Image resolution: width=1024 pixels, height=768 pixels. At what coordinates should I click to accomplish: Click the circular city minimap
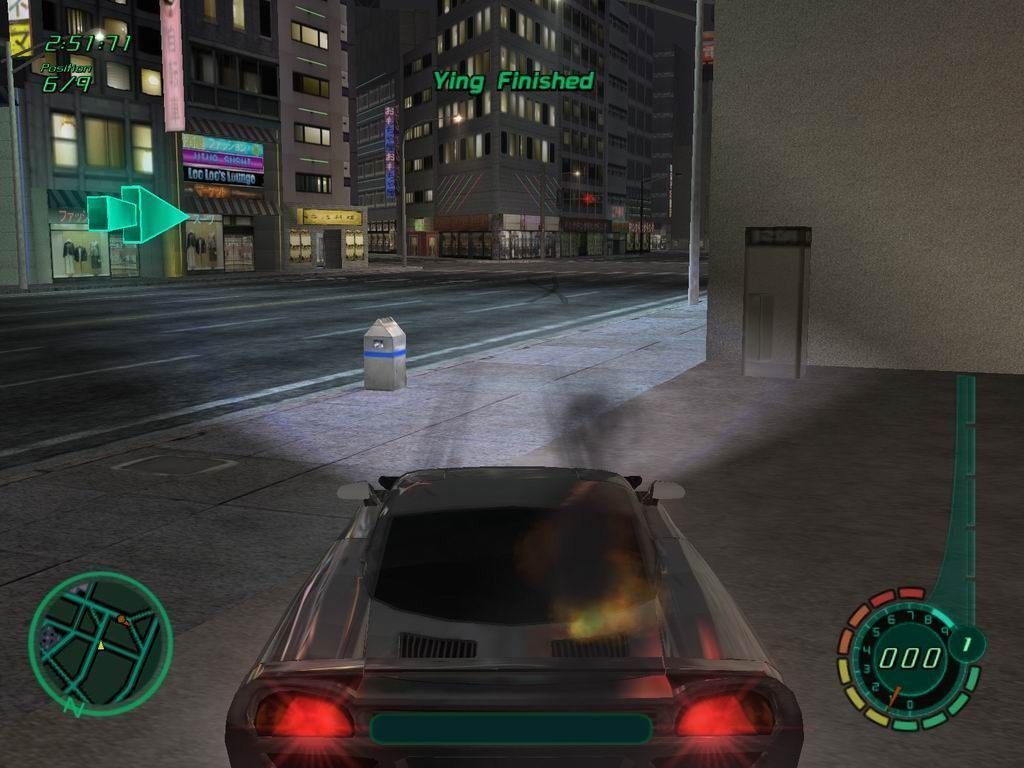[x=100, y=643]
